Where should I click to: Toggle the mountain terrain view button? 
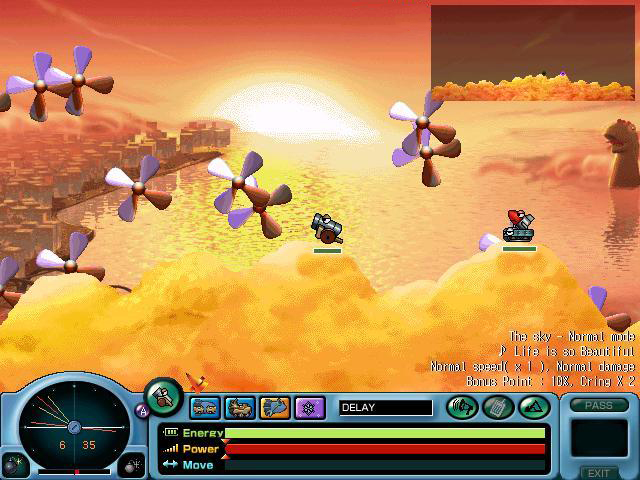pos(531,406)
